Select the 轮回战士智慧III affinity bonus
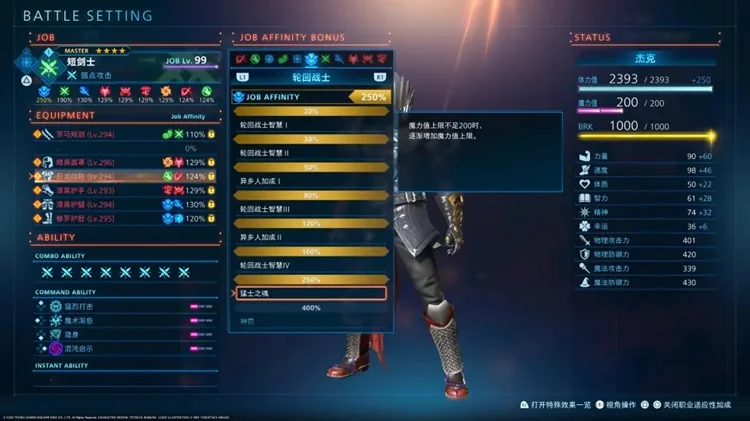 click(310, 209)
